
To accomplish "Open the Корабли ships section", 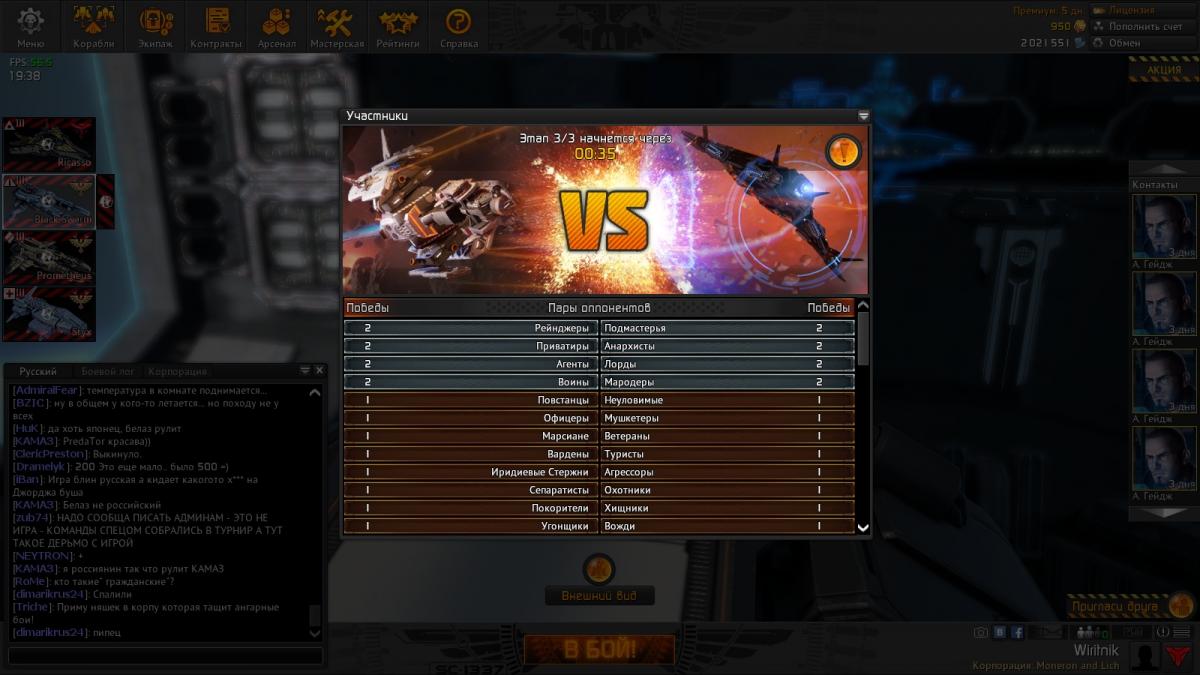I will pos(94,27).
